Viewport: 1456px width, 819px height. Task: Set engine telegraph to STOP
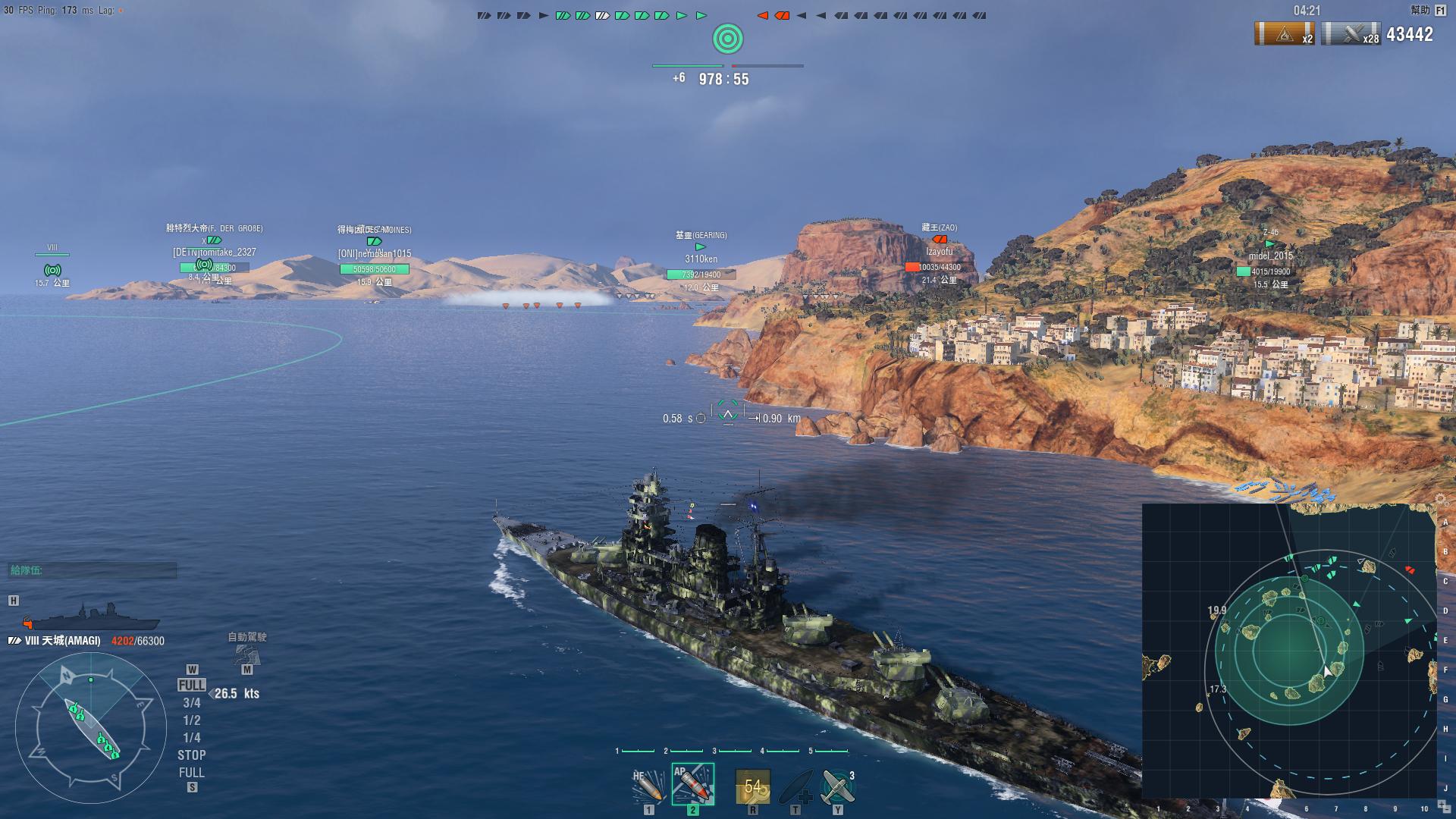192,755
